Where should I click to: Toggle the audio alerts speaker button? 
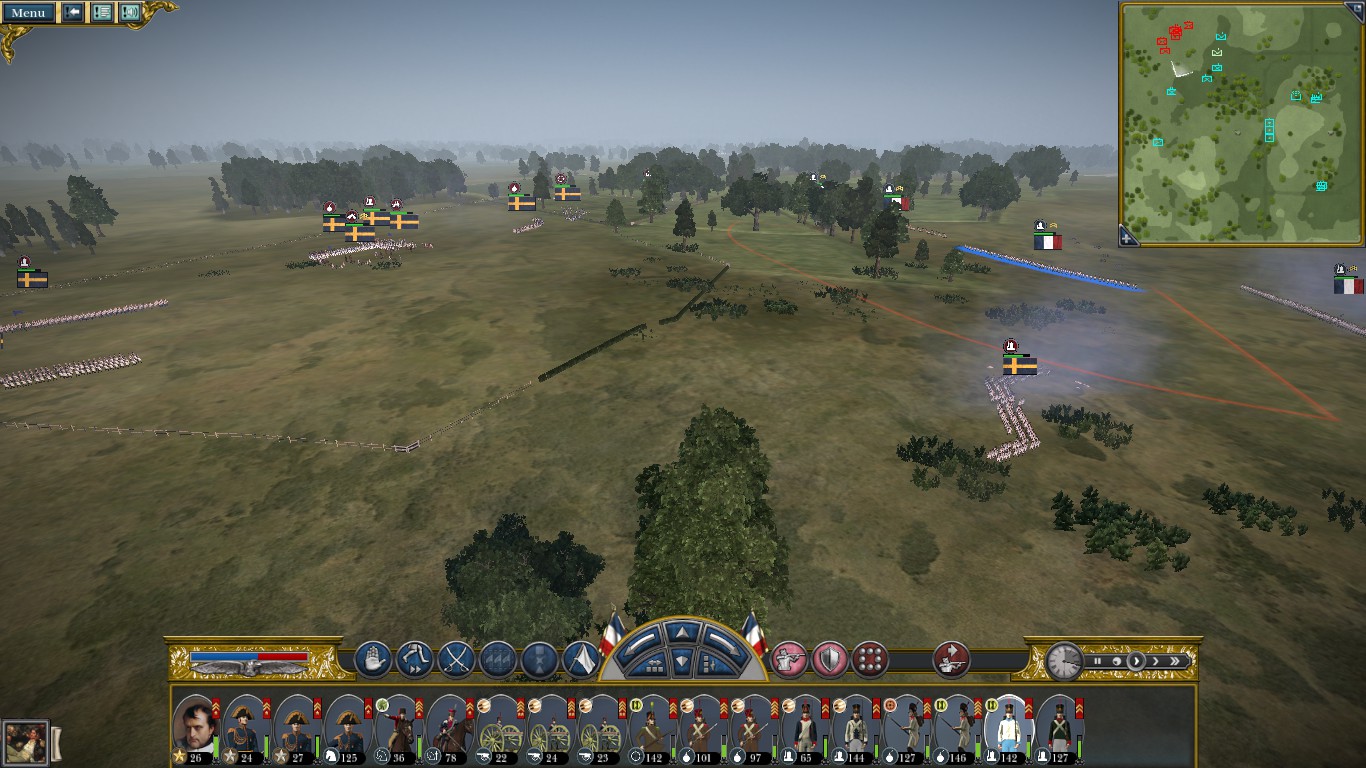tap(130, 13)
